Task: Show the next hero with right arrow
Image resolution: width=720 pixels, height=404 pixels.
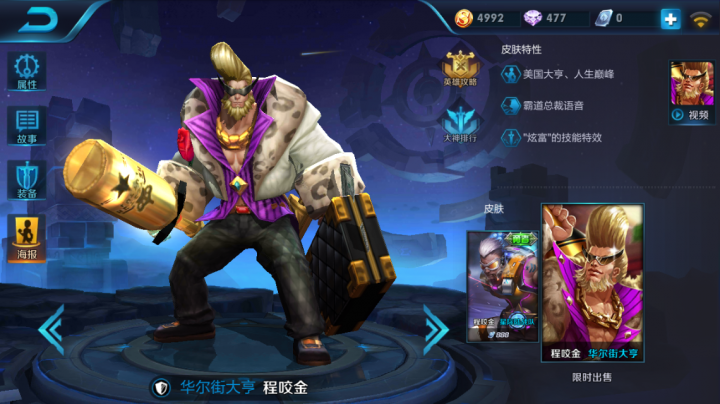Action: click(x=435, y=329)
